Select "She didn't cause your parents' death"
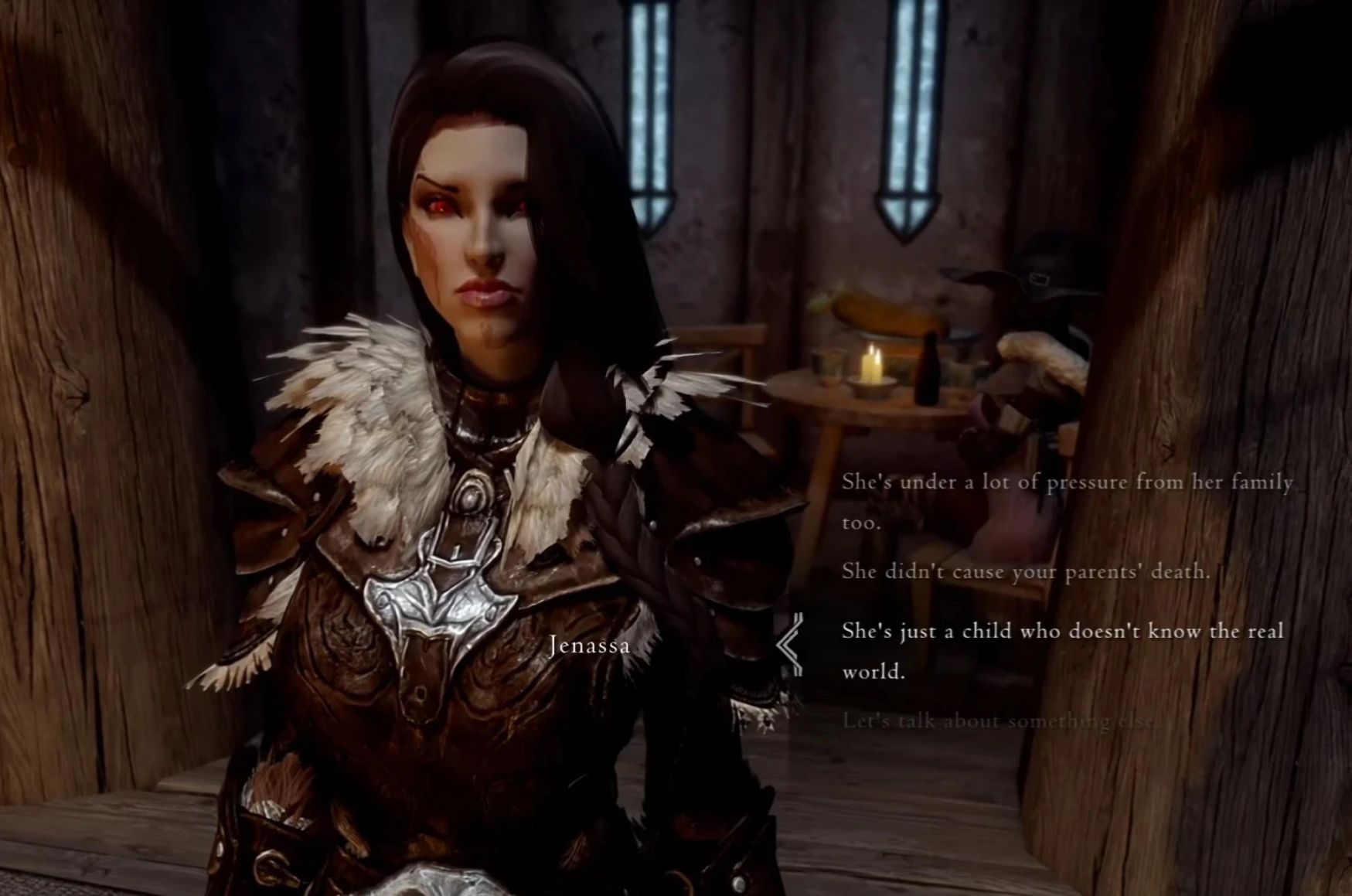 click(x=1025, y=572)
